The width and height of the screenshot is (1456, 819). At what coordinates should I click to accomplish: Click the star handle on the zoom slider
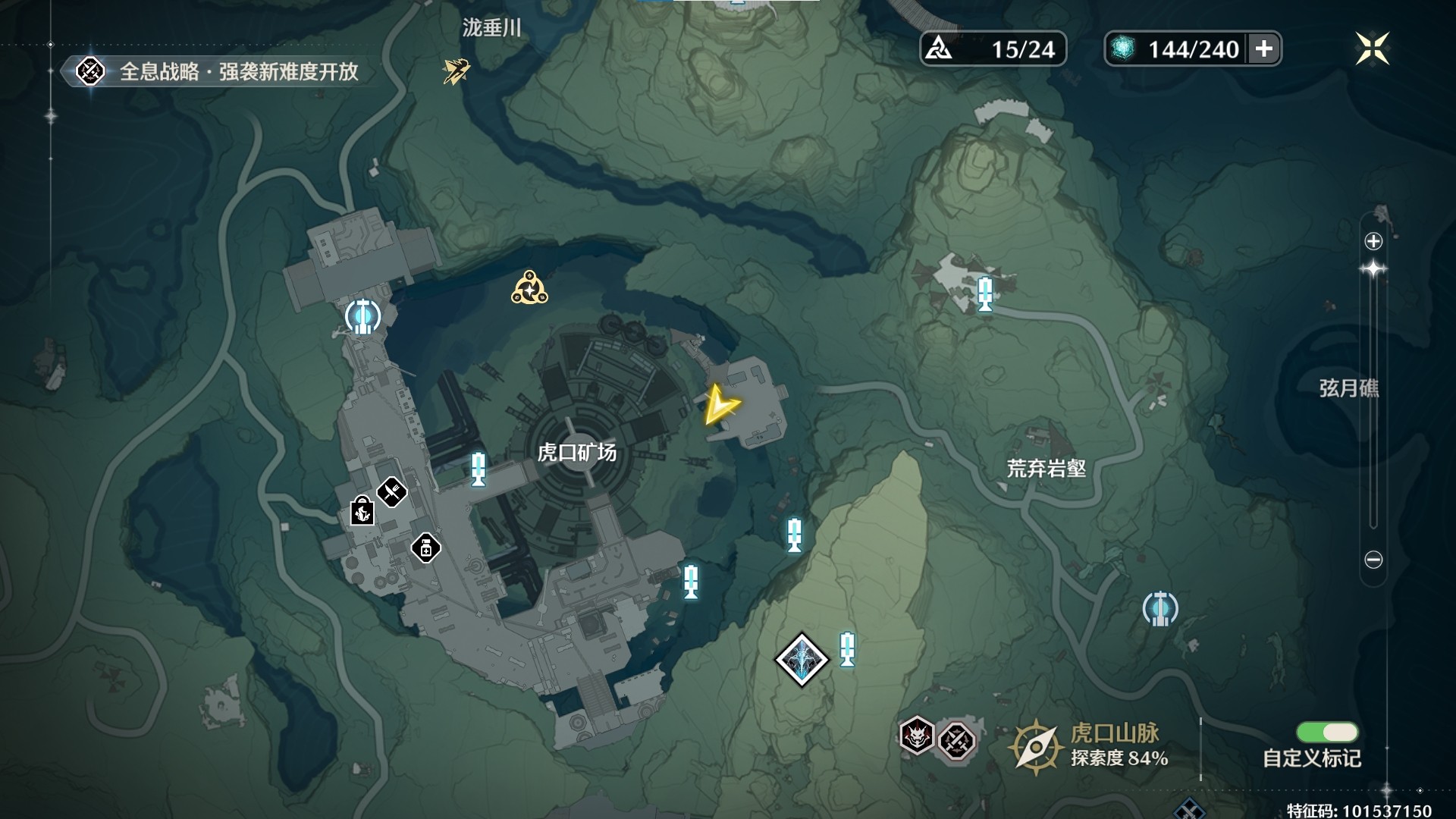pos(1373,269)
